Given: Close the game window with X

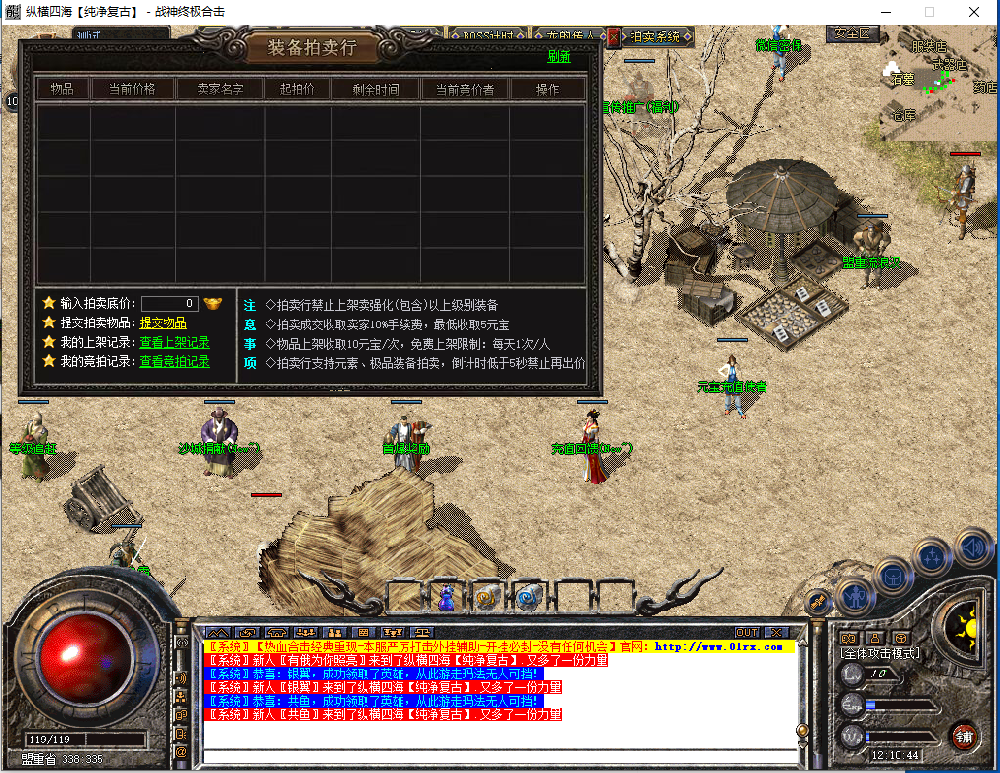Looking at the screenshot, I should pyautogui.click(x=974, y=12).
